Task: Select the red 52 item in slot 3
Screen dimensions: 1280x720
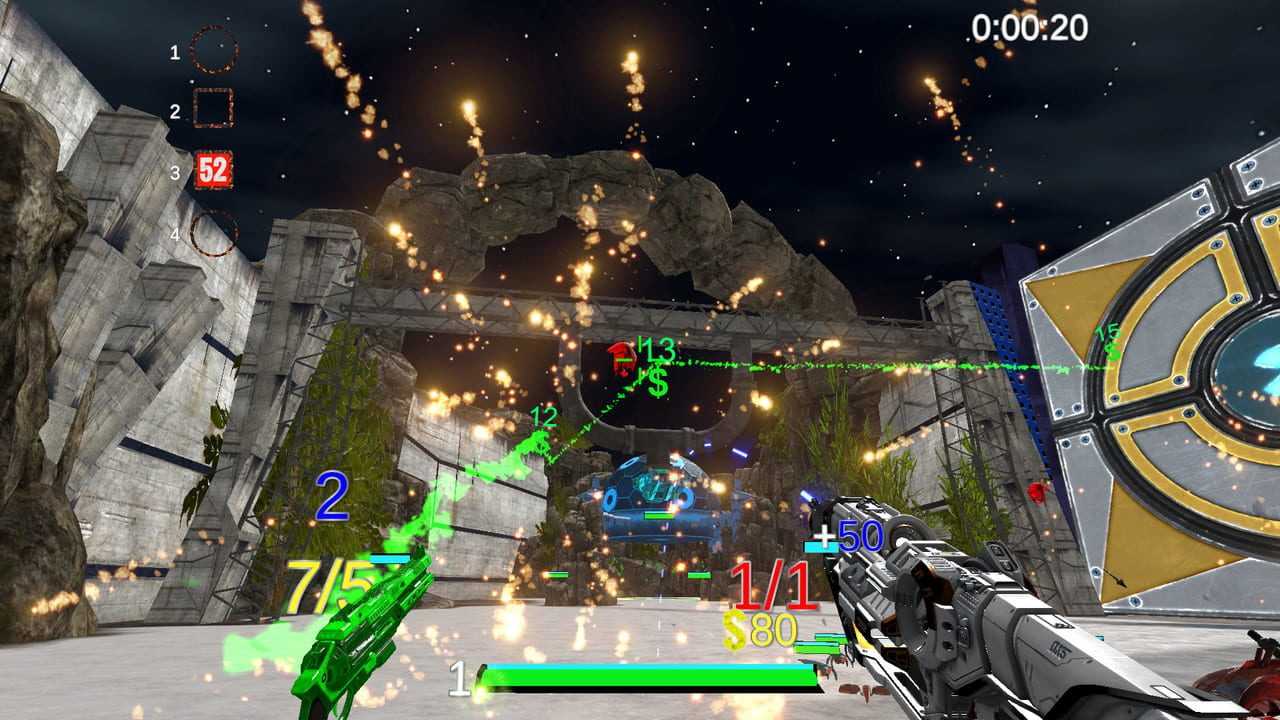Action: click(213, 170)
